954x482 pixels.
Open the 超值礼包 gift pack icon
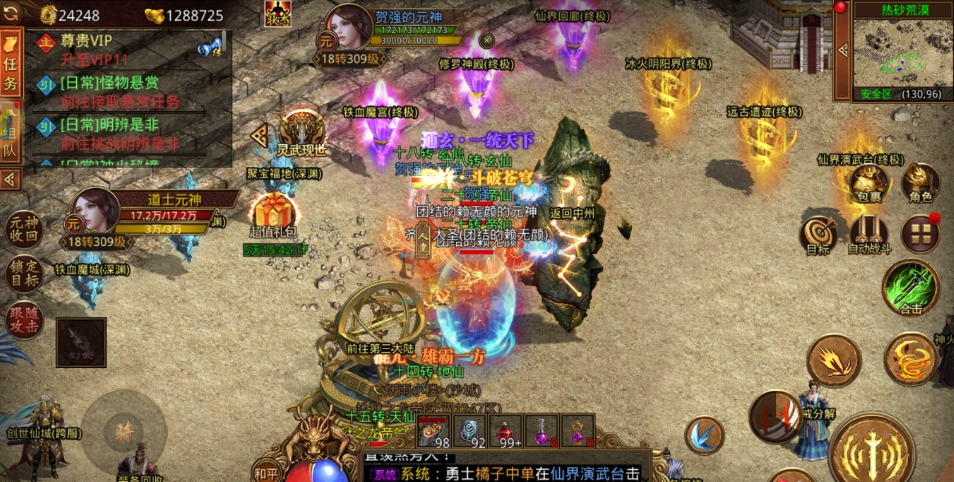(273, 215)
